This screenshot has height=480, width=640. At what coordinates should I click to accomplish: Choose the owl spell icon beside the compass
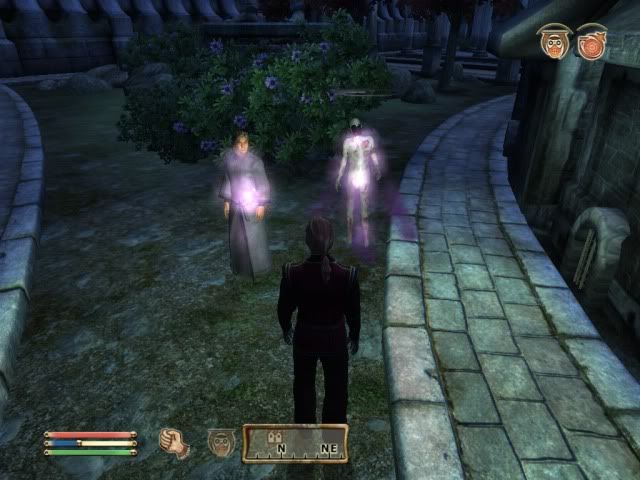[221, 441]
